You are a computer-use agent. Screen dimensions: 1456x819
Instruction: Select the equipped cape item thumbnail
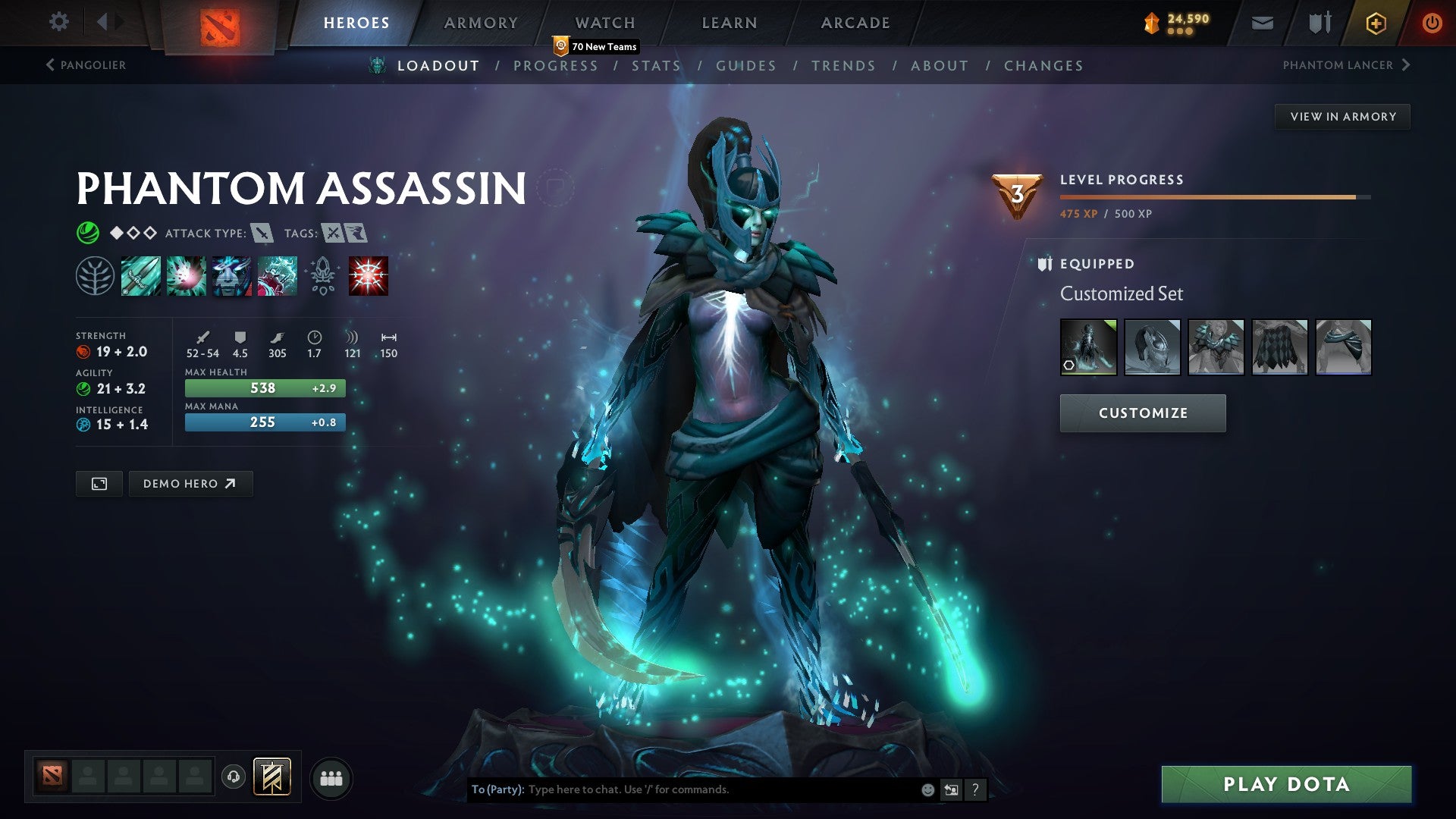(1279, 347)
